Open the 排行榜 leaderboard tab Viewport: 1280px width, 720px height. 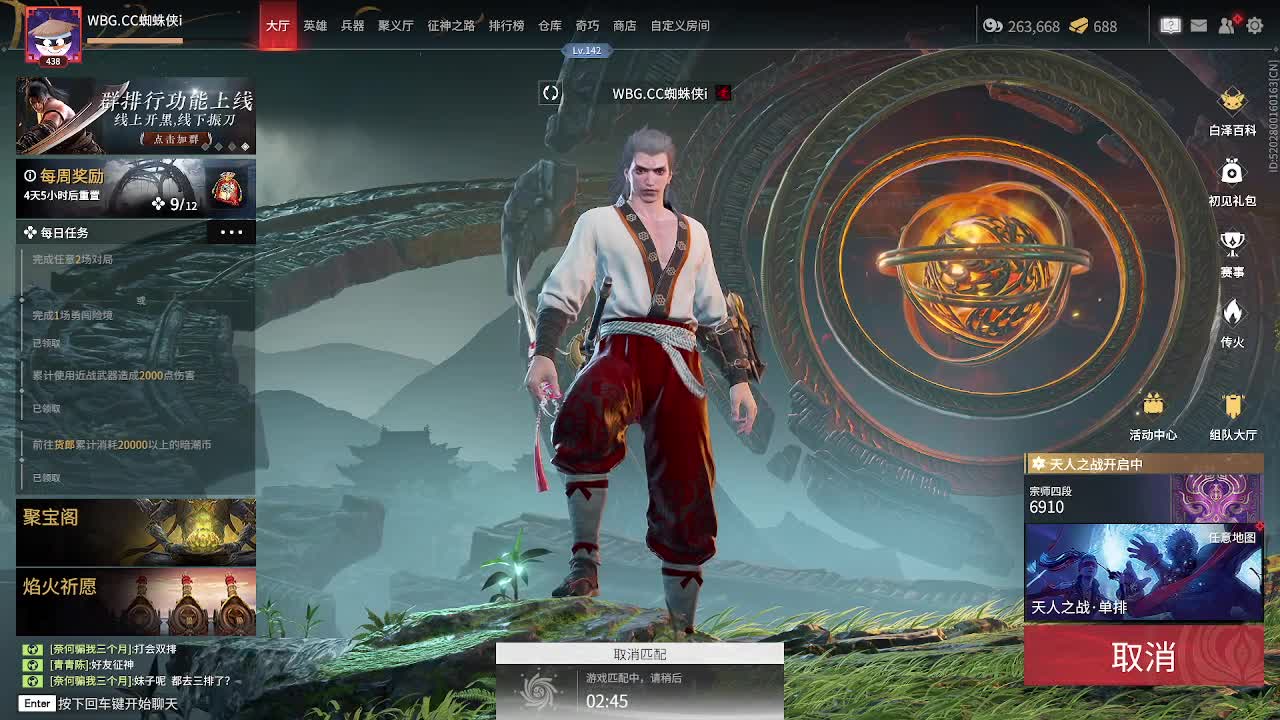[506, 26]
